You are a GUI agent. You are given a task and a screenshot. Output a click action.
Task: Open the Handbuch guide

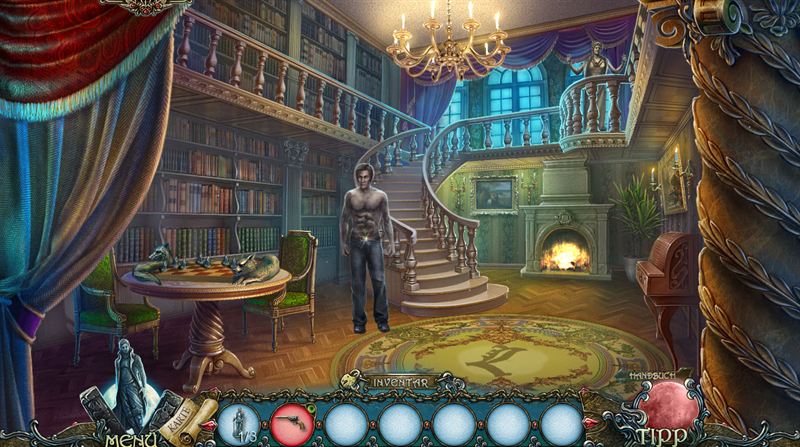point(651,374)
